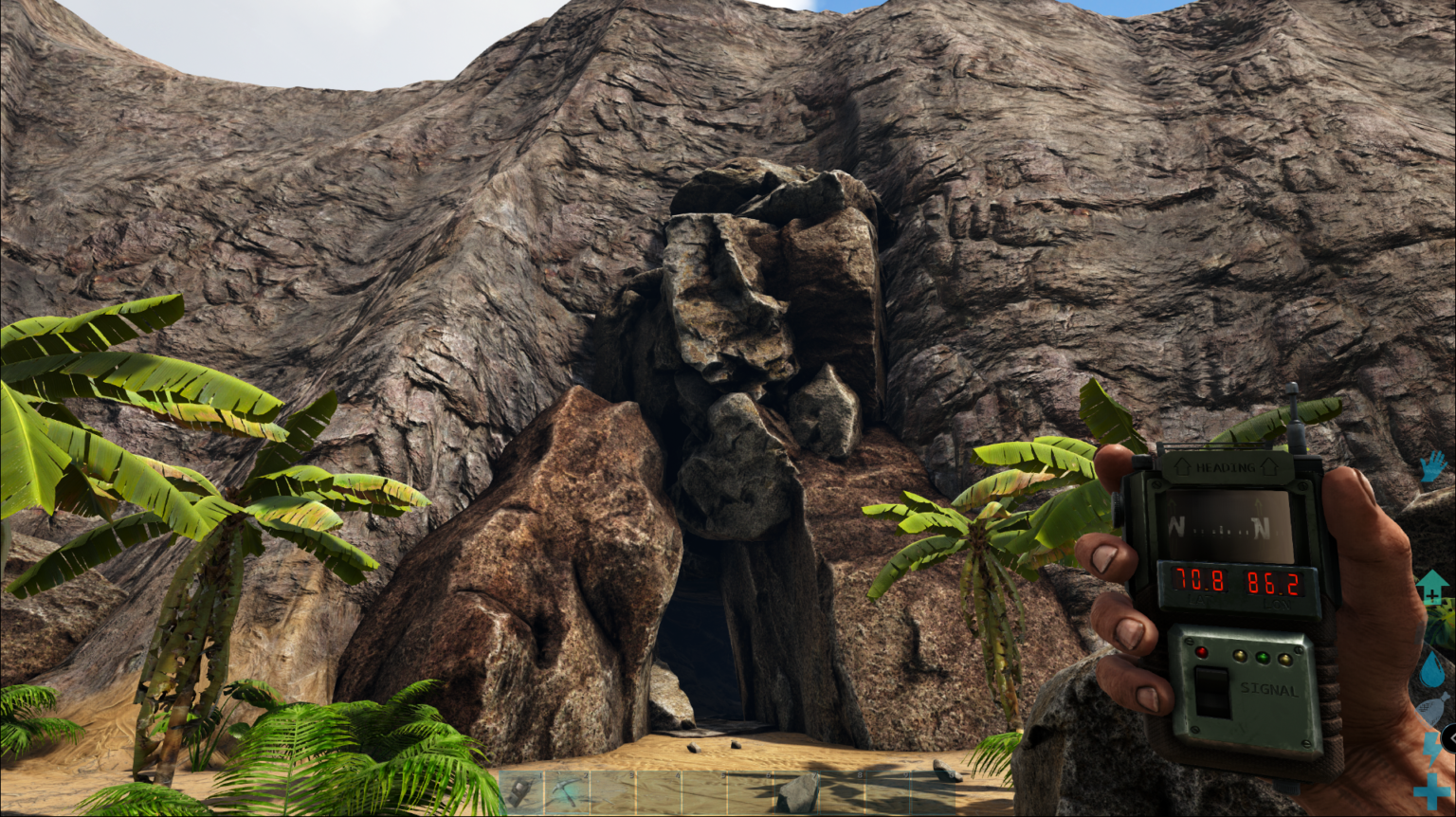Flip the SIGNAL switch on the tracker

pos(1212,690)
